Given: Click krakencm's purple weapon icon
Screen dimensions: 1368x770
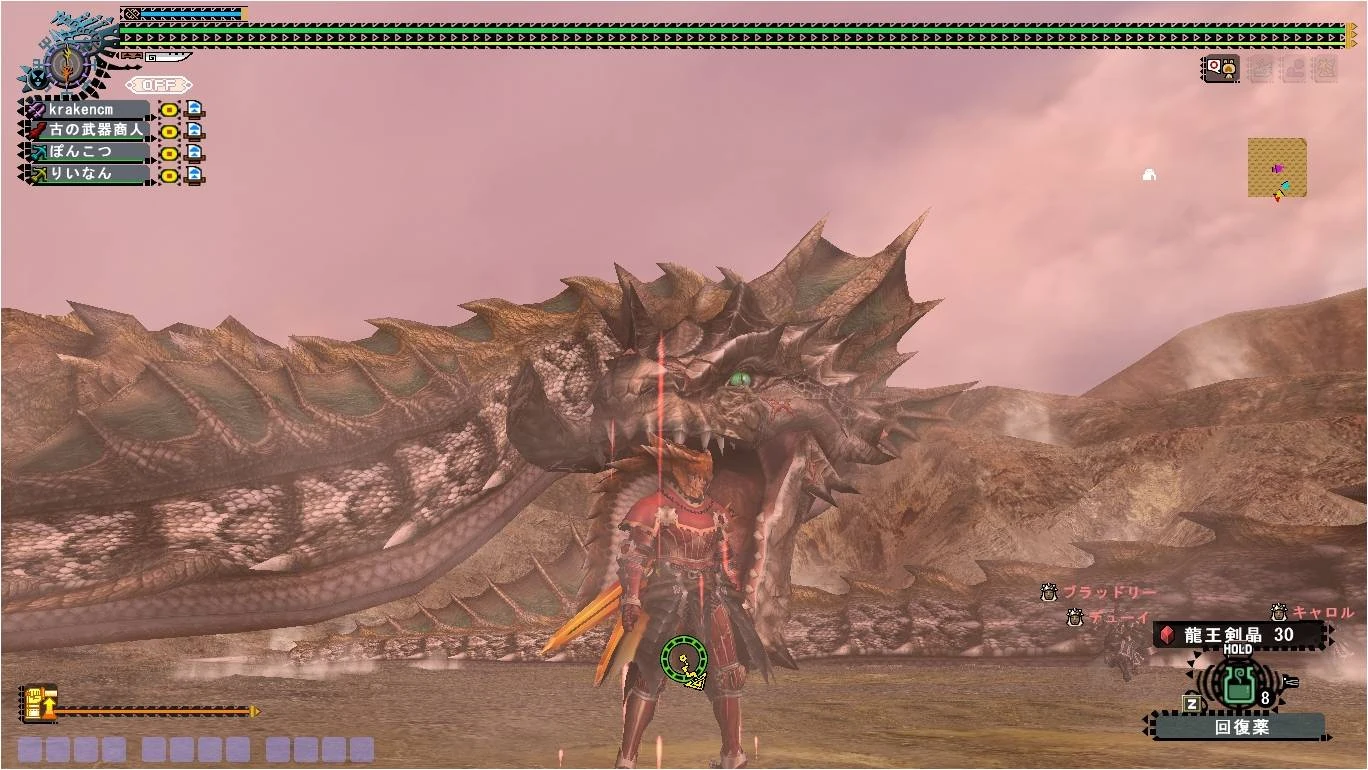Looking at the screenshot, I should click(x=36, y=108).
